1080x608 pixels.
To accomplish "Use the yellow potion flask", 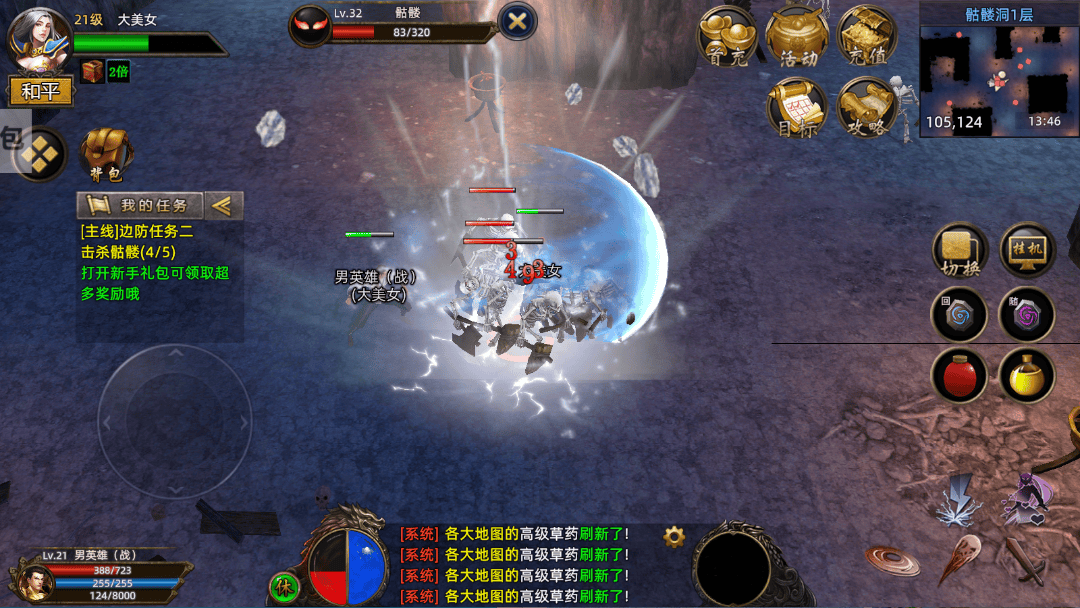I will (x=1027, y=377).
